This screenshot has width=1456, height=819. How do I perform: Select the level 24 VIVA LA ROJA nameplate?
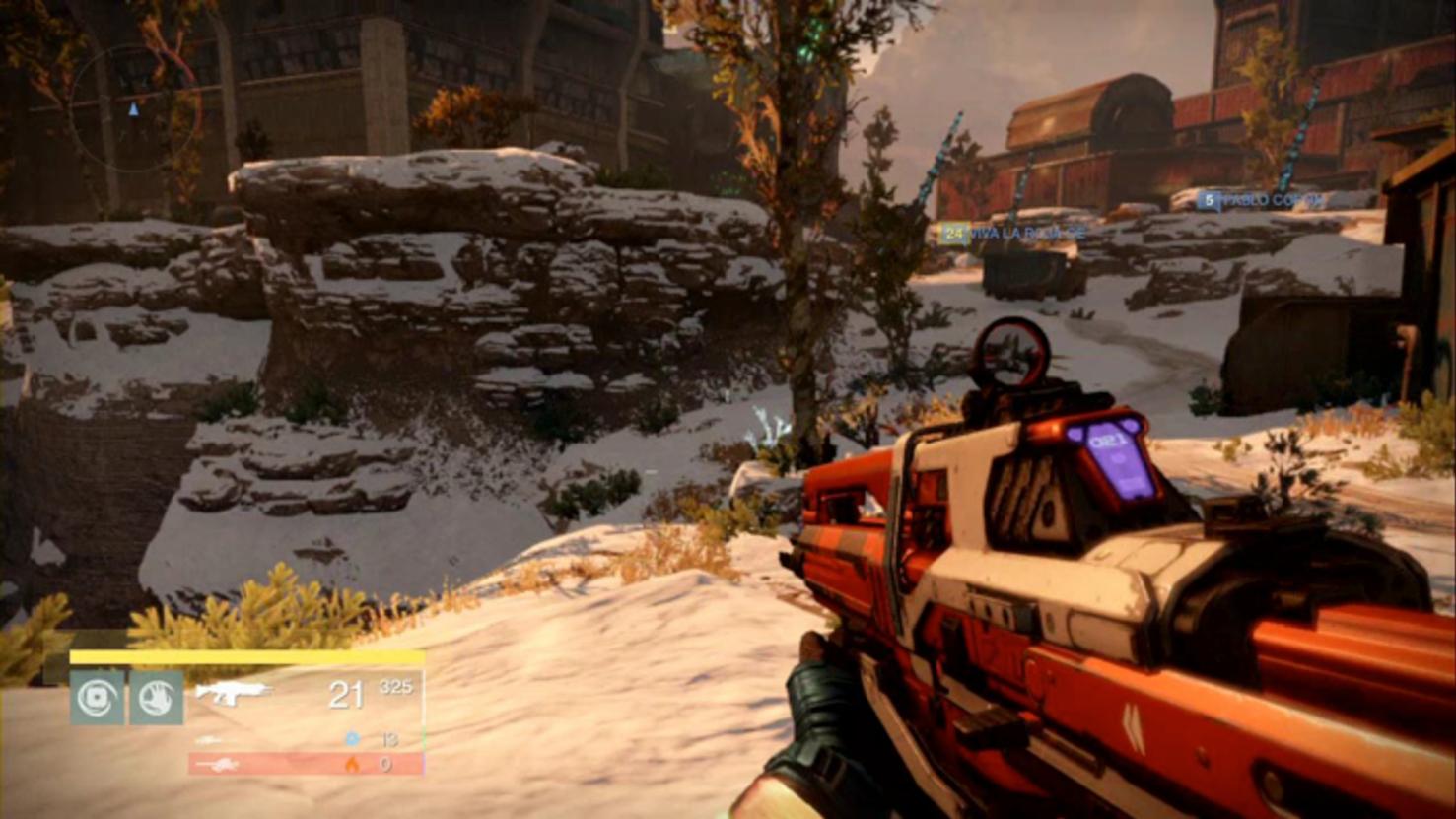pyautogui.click(x=1012, y=234)
